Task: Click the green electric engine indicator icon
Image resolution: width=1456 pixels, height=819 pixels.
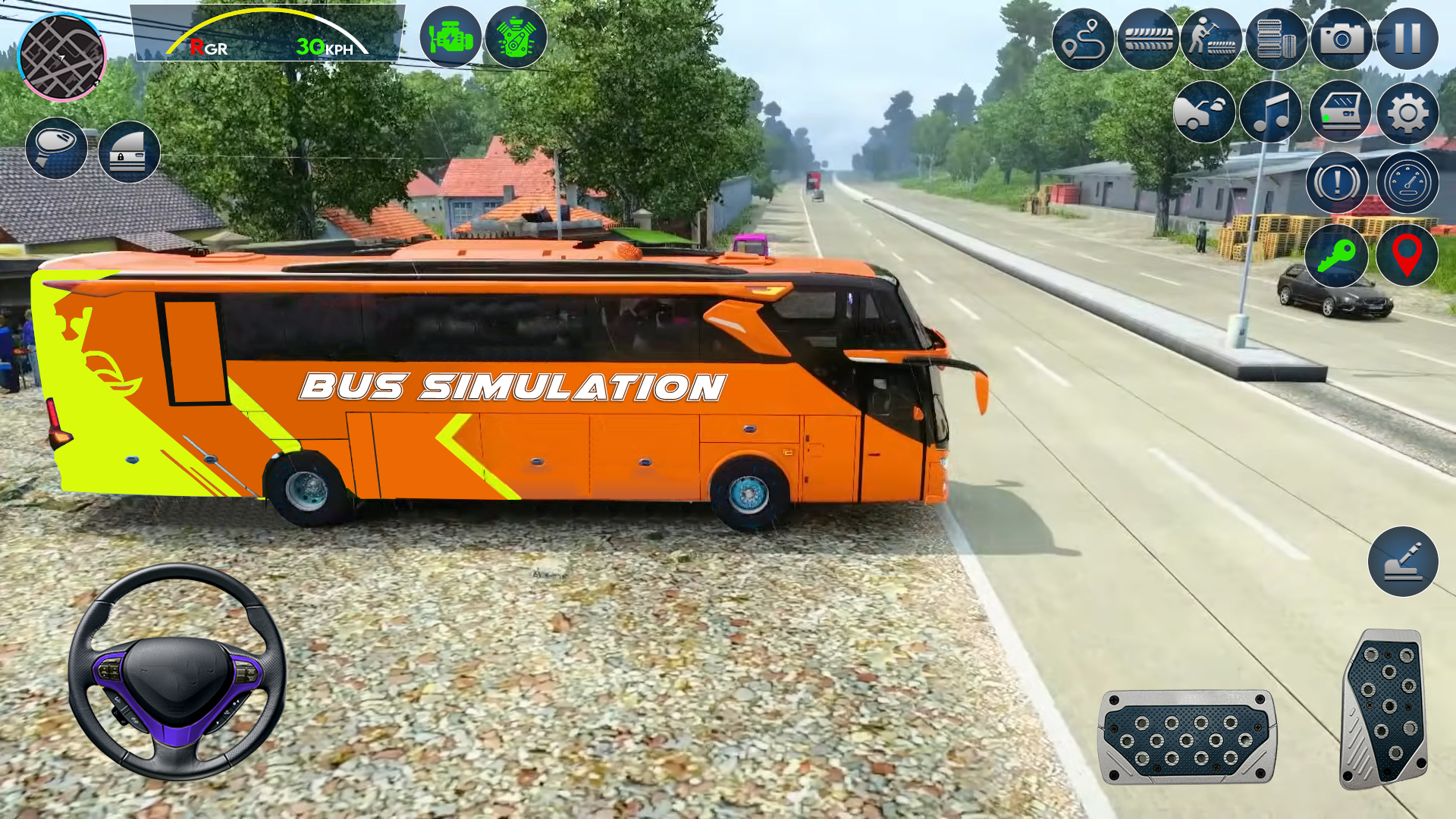Action: pos(450,39)
